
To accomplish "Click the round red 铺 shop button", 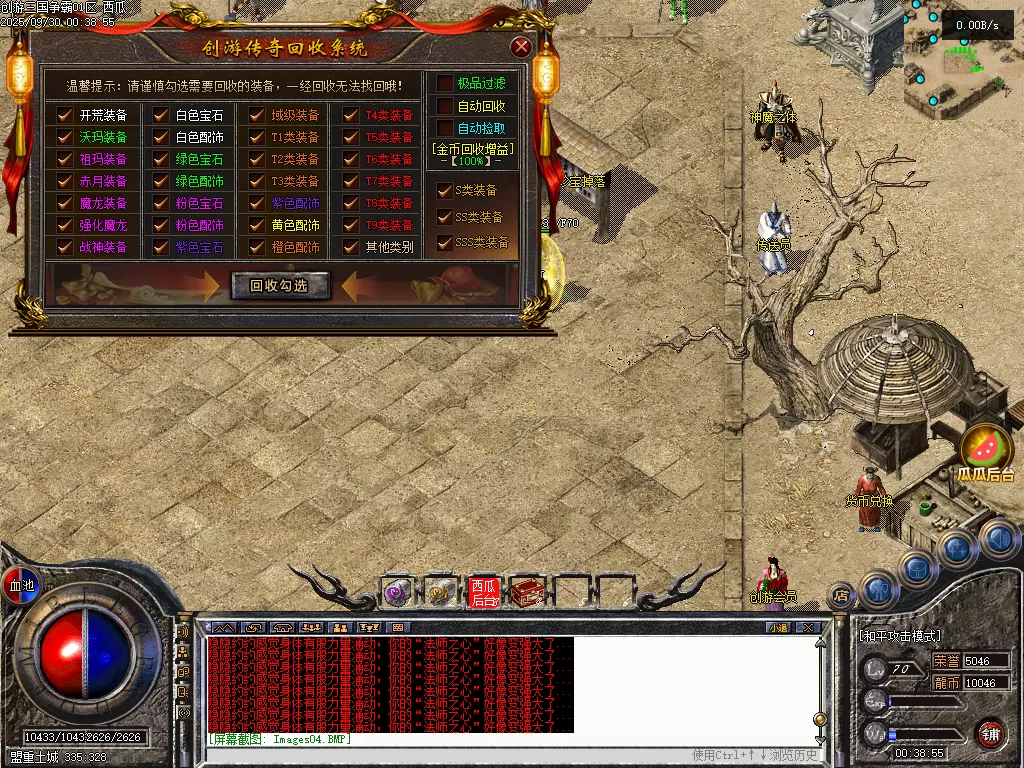I will (x=990, y=732).
